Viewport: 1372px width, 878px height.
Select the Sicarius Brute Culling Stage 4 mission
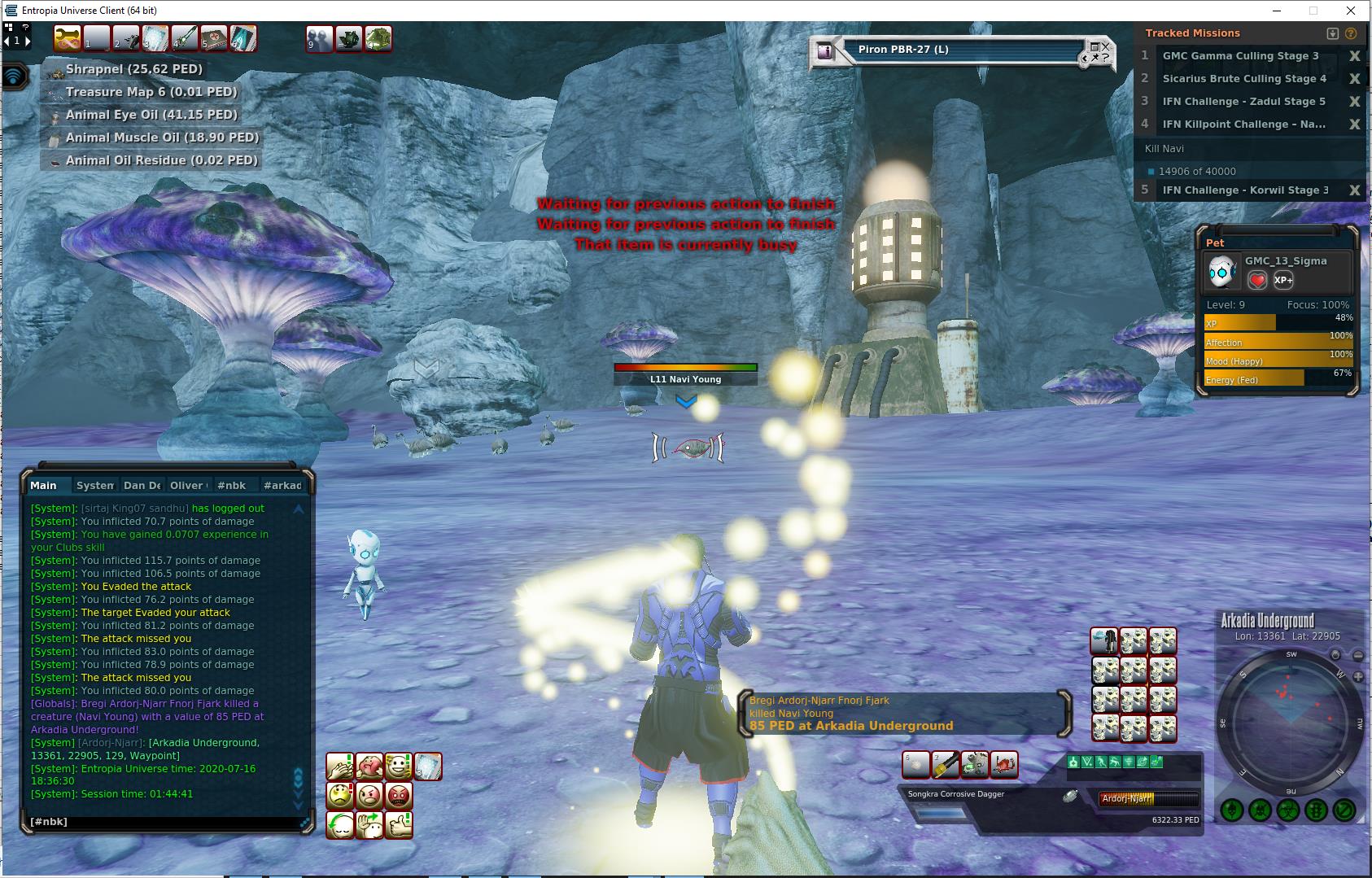[x=1243, y=79]
